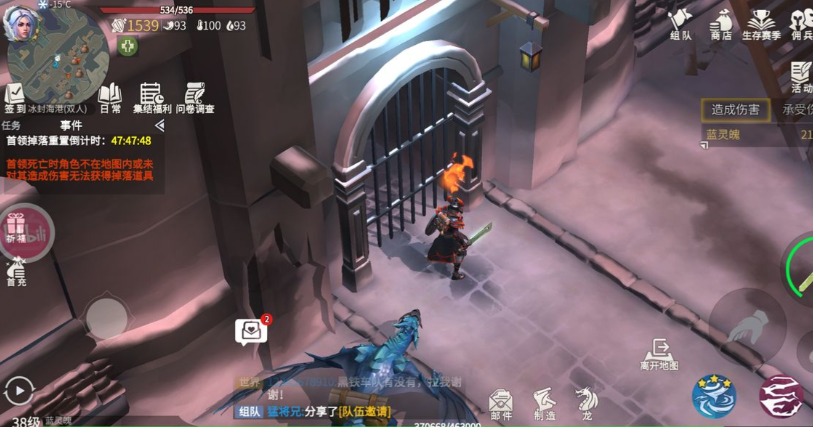Screen dimensions: 813x427
Task: Open the 签到 daily sign-in
Action: (x=15, y=98)
